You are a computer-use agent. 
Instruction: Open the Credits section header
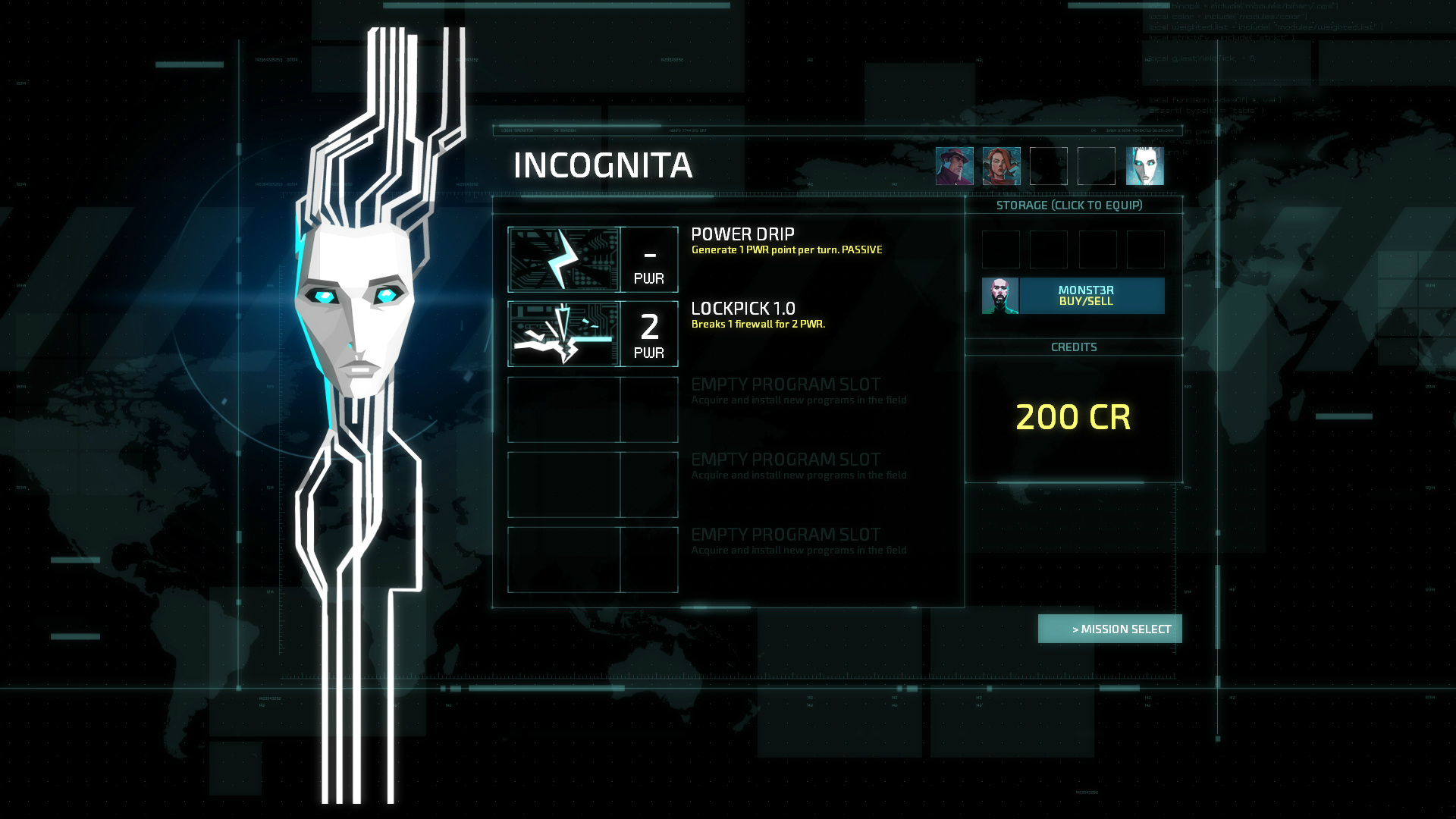pyautogui.click(x=1072, y=347)
